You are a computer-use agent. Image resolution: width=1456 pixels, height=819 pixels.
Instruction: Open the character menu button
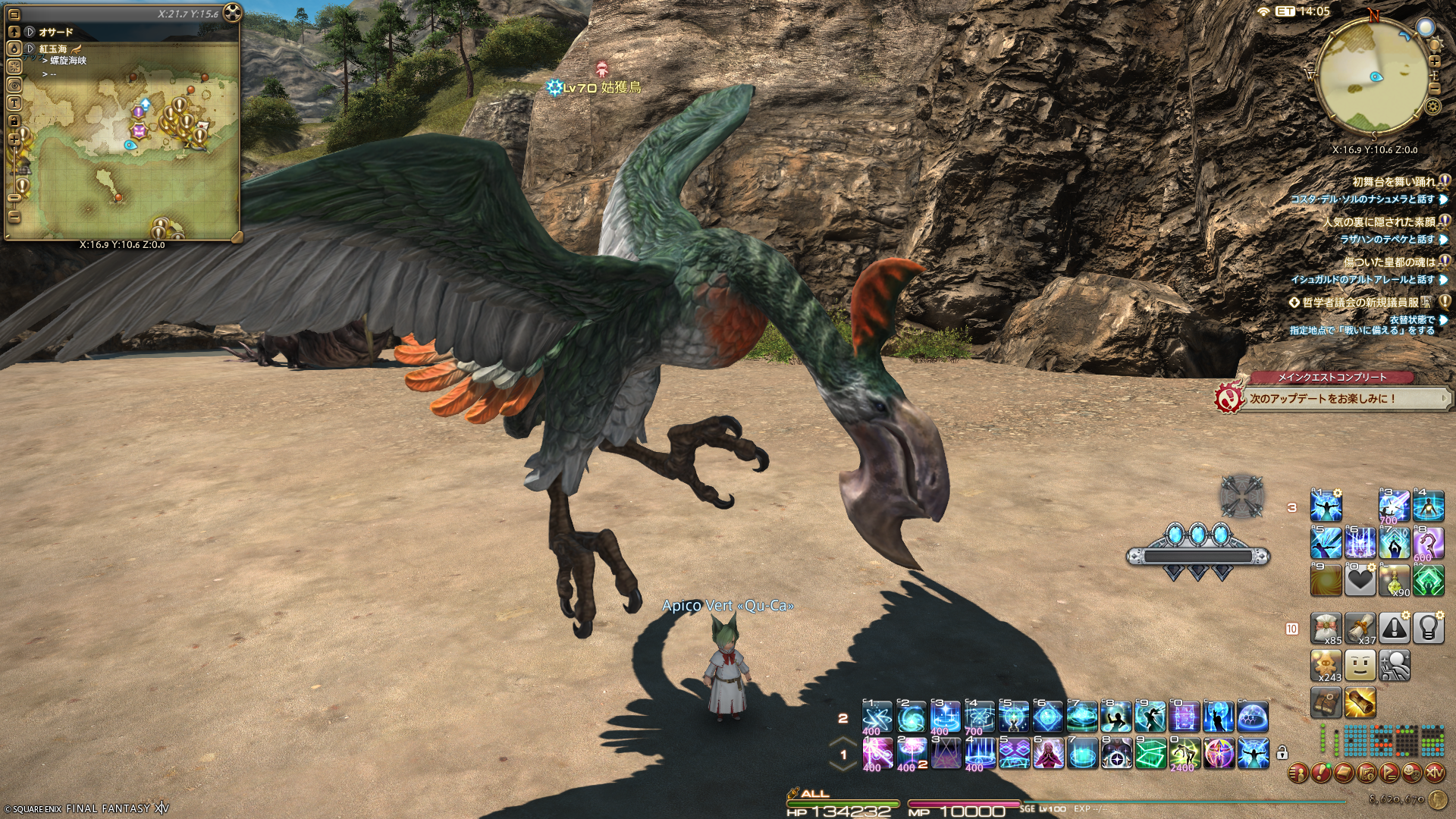click(1299, 773)
